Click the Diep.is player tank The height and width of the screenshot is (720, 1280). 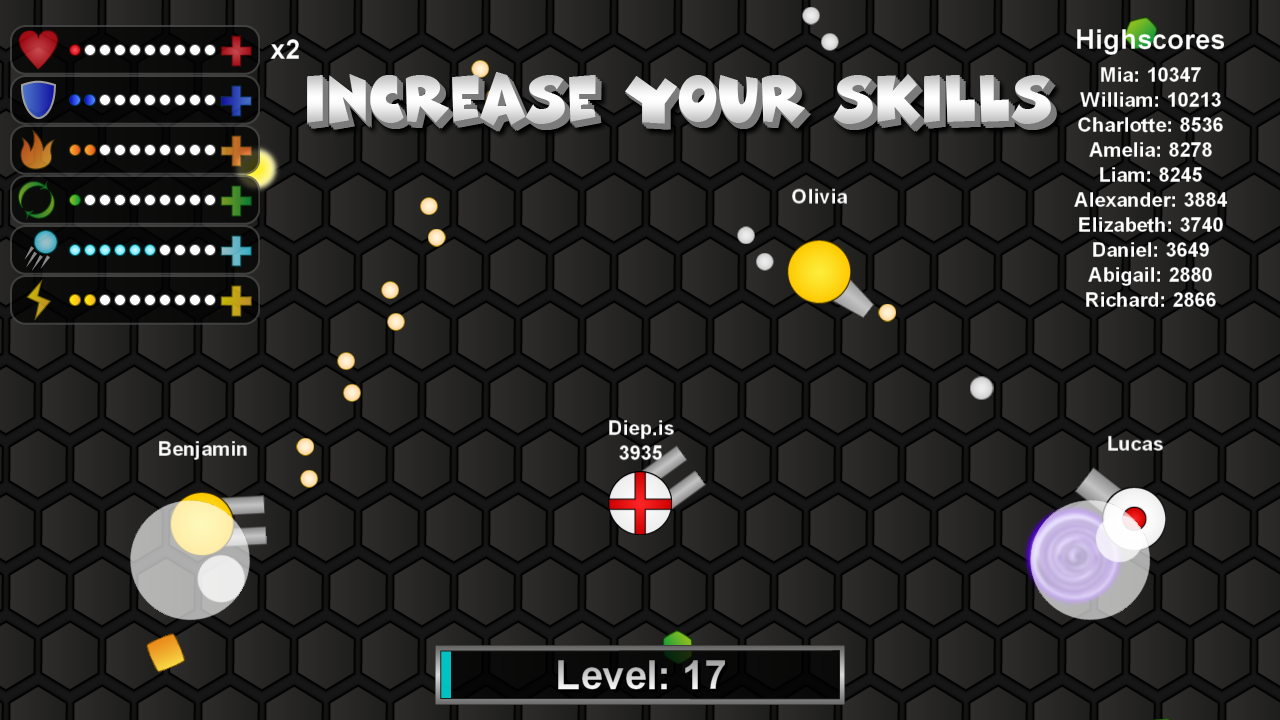tap(641, 504)
